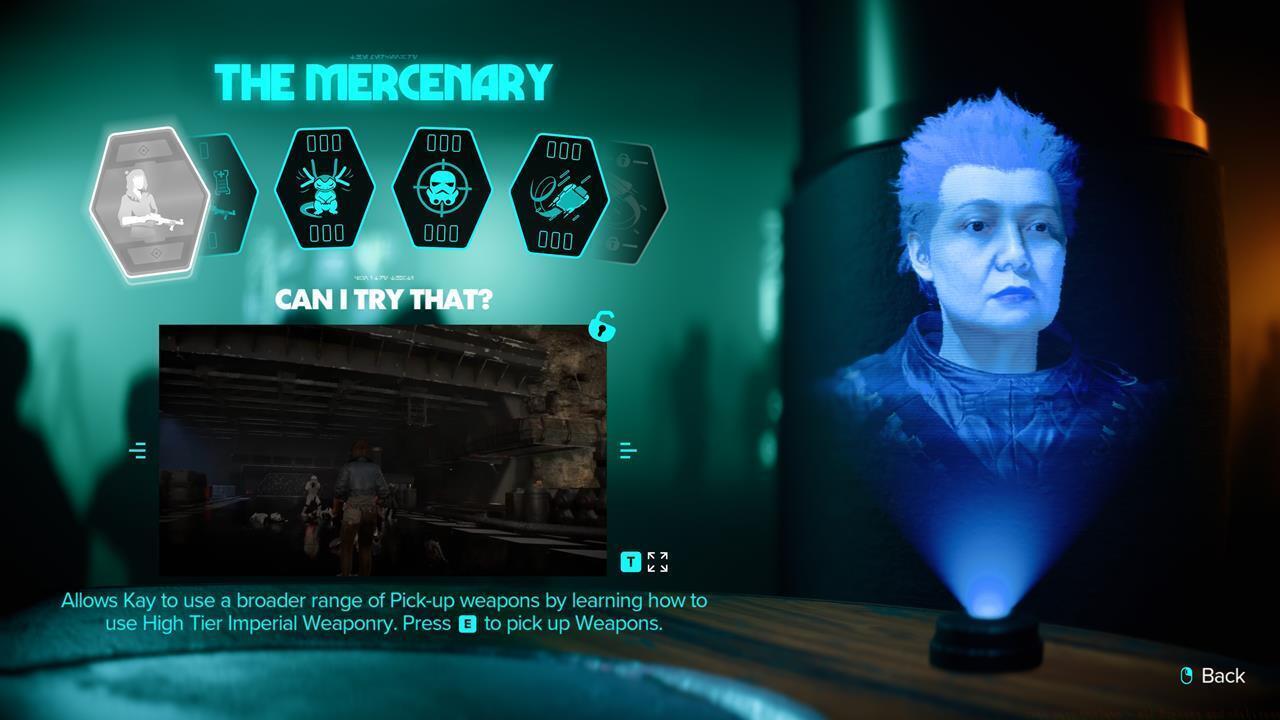The height and width of the screenshot is (720, 1280).
Task: Expand the left navigation lines beside the video
Action: point(138,450)
